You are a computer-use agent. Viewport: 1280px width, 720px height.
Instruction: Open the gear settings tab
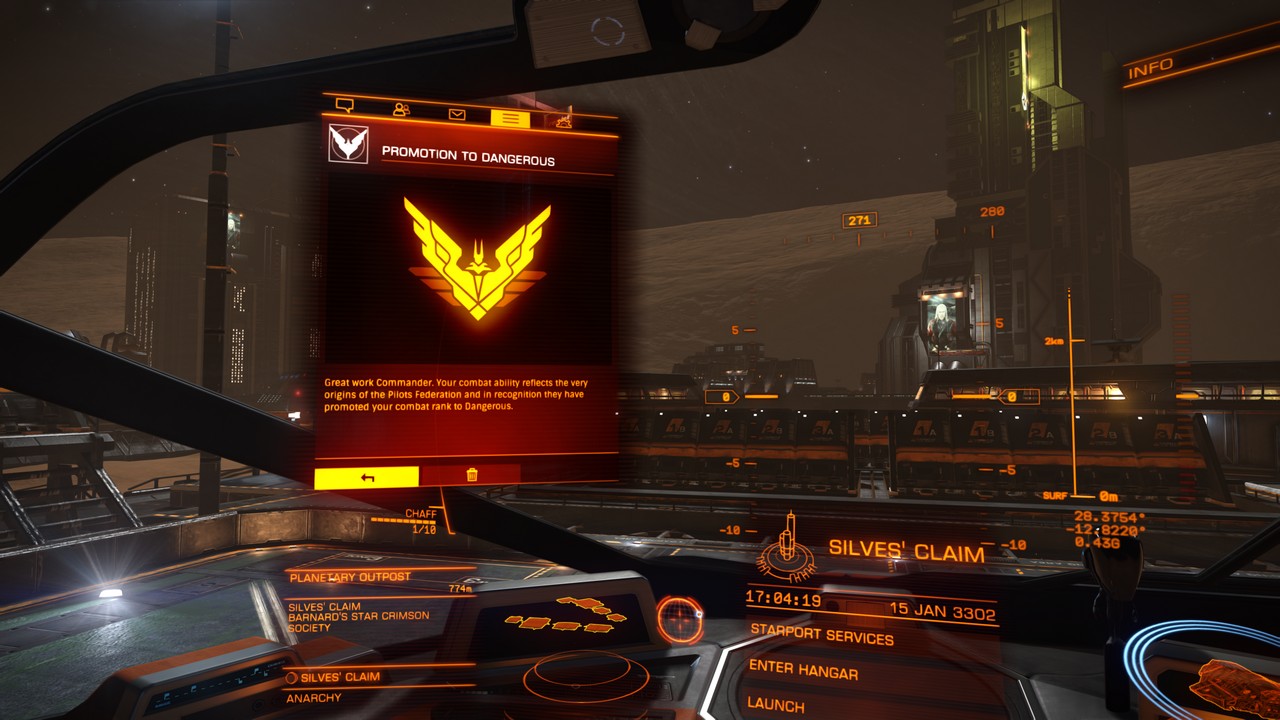[x=564, y=122]
